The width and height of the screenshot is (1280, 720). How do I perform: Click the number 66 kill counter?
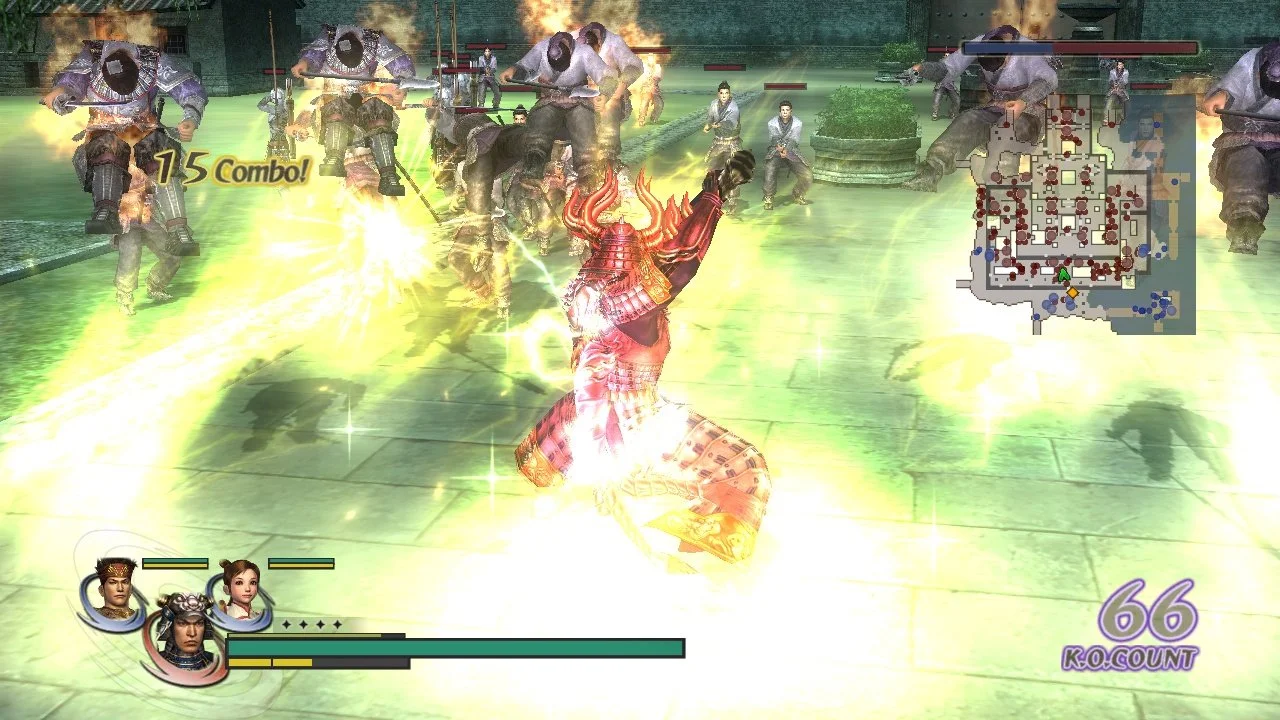[1150, 611]
